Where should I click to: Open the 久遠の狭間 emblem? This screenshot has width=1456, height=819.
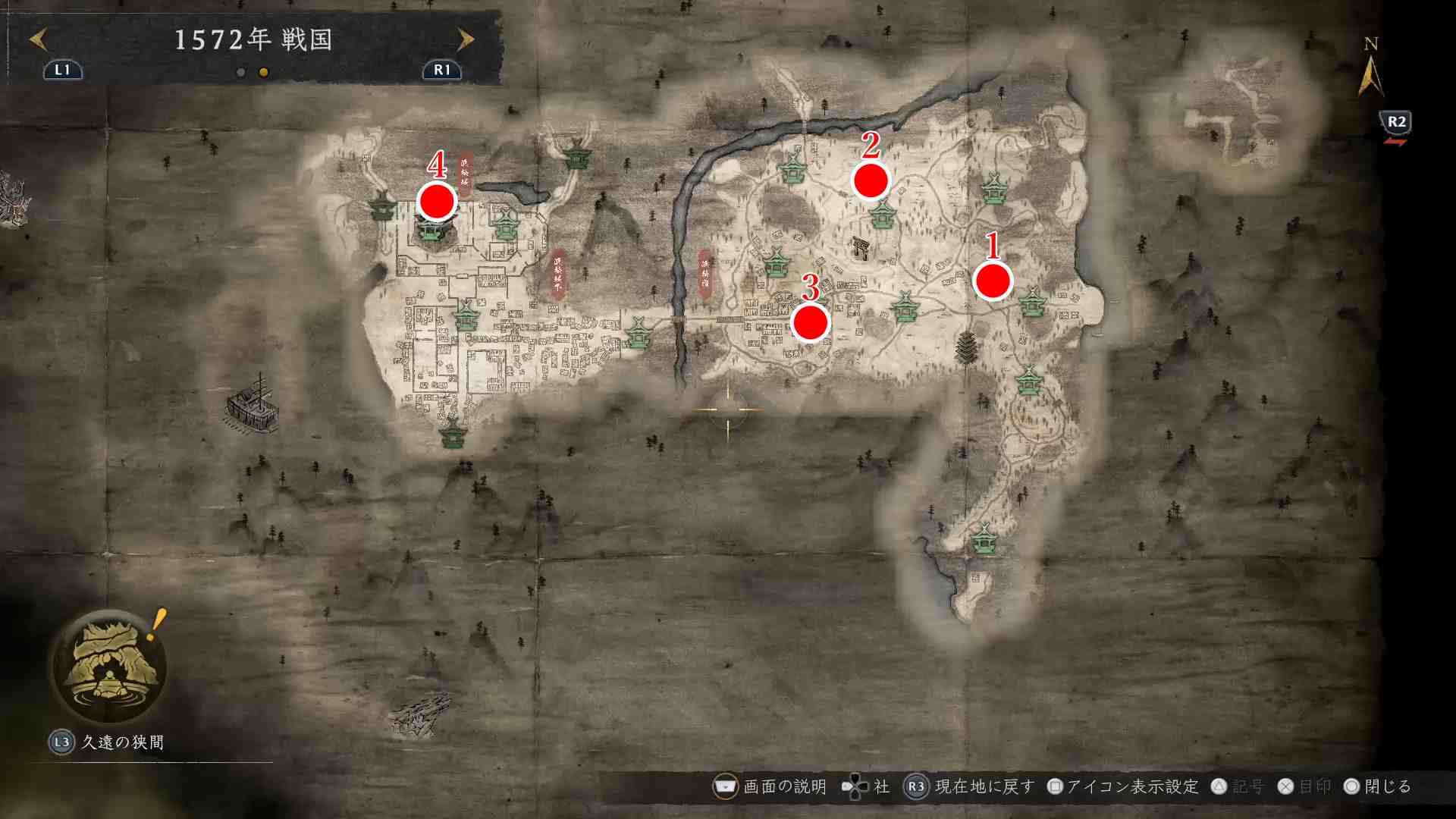coord(109,666)
